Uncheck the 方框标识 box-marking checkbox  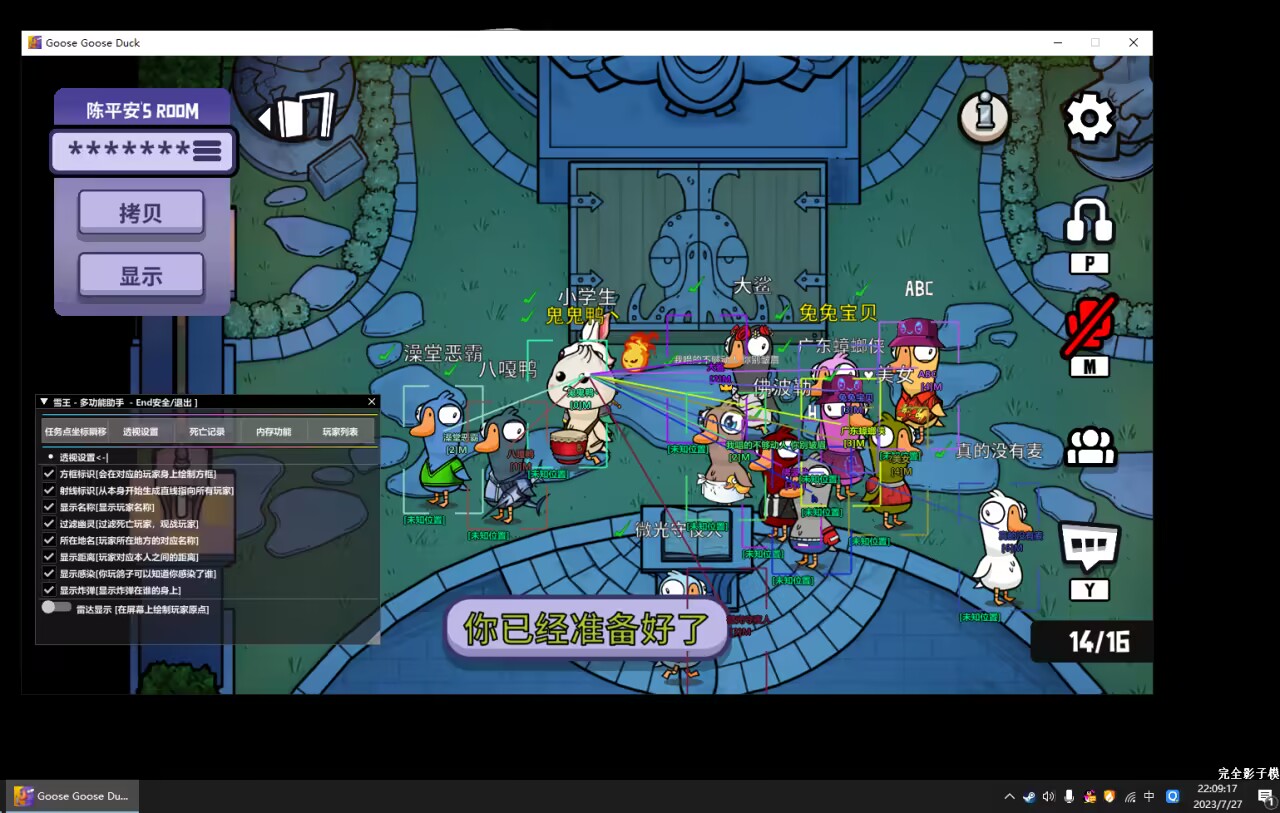point(49,472)
